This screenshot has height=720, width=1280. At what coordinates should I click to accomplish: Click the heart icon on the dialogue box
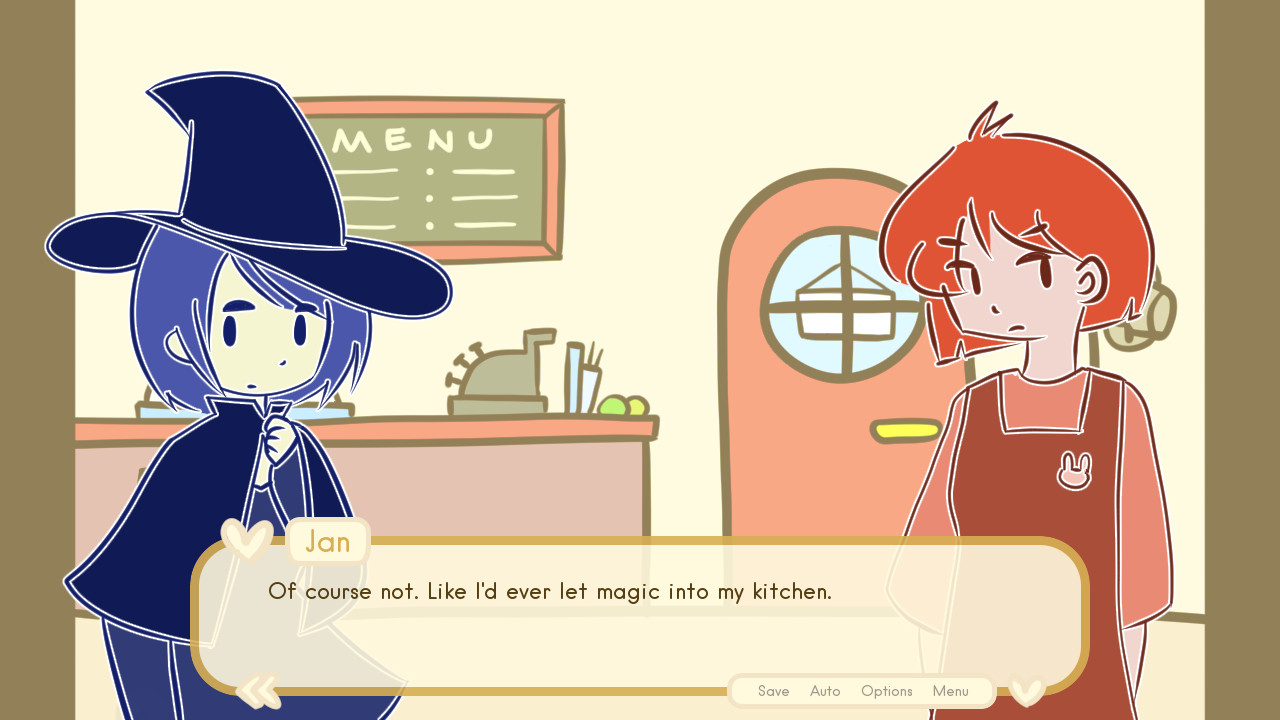point(248,540)
